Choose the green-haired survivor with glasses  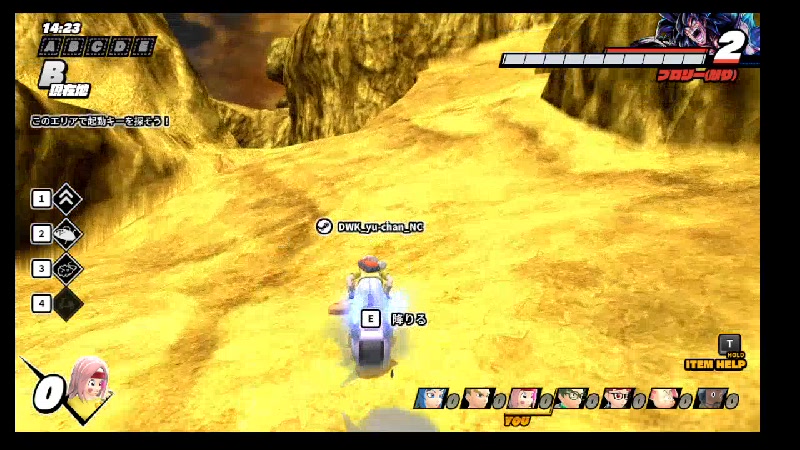tap(570, 400)
